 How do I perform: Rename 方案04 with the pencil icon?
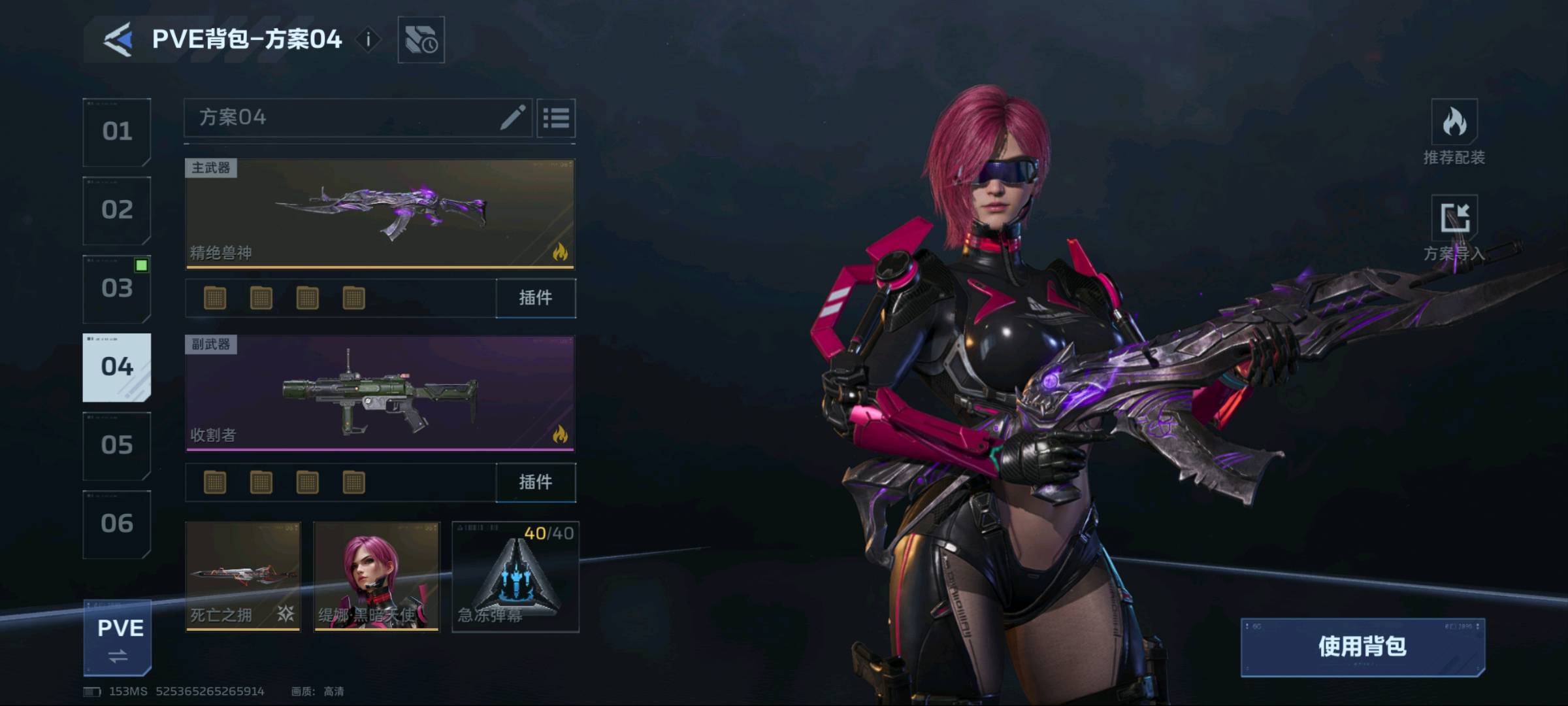click(x=513, y=118)
